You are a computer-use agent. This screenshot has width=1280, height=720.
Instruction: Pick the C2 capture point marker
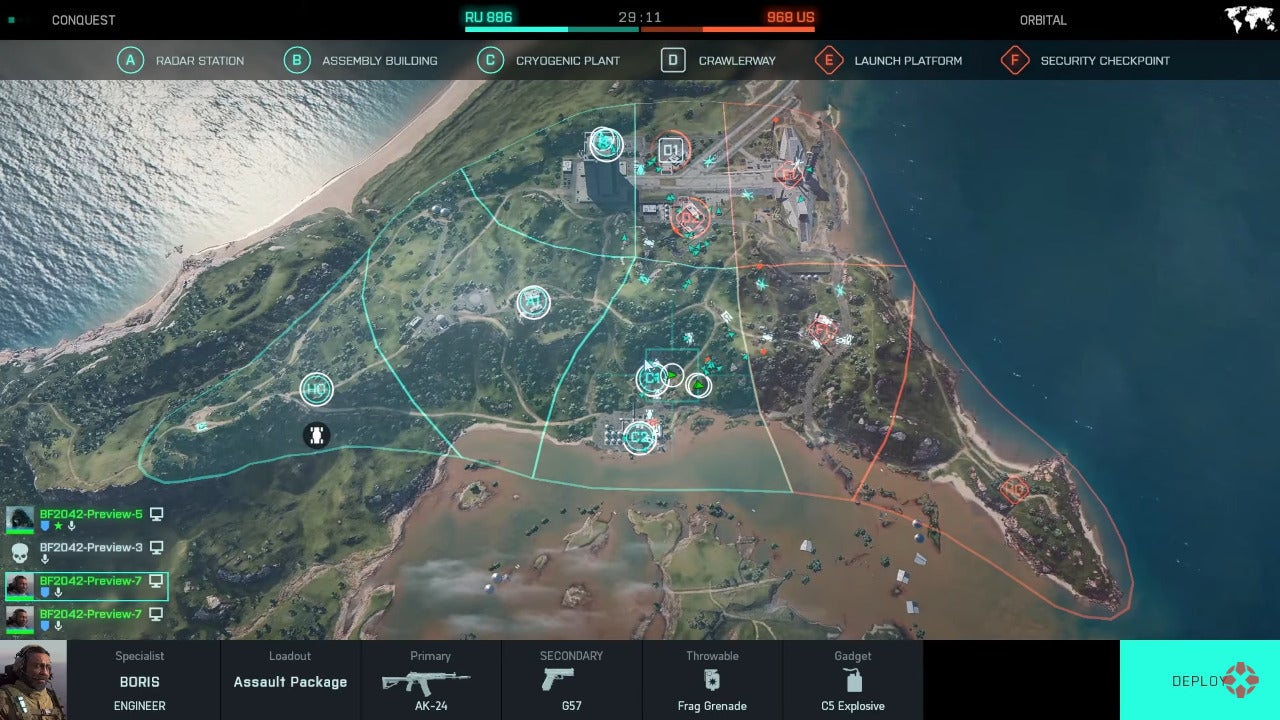pyautogui.click(x=639, y=436)
